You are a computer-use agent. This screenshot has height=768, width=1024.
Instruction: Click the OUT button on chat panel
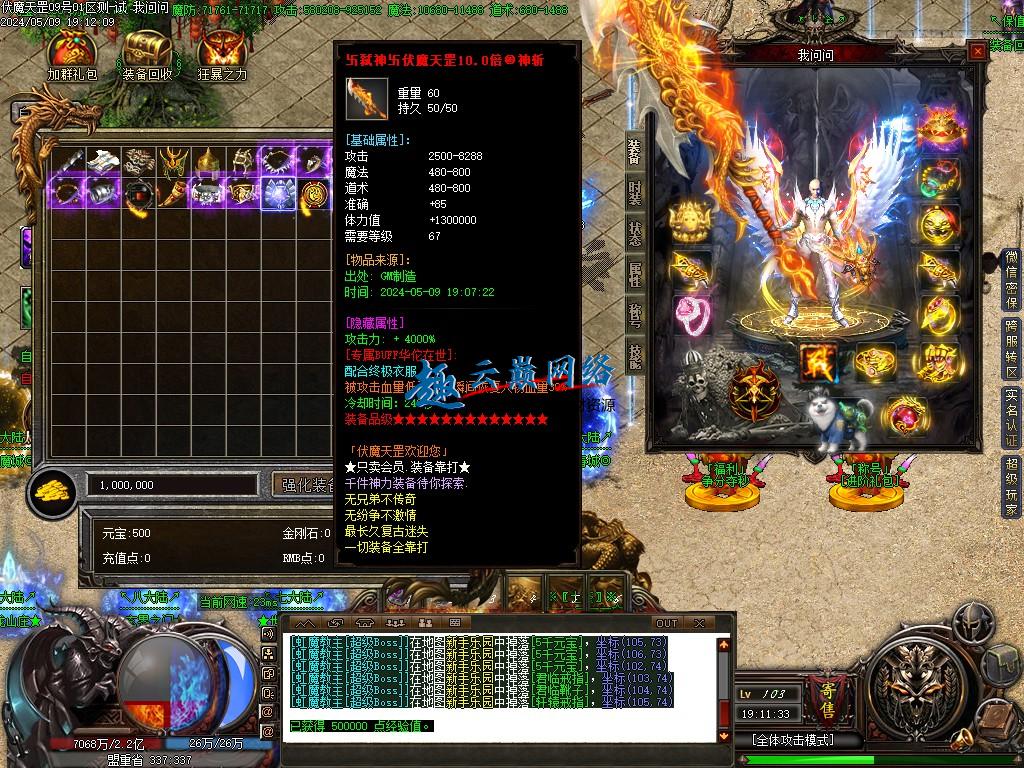click(667, 623)
